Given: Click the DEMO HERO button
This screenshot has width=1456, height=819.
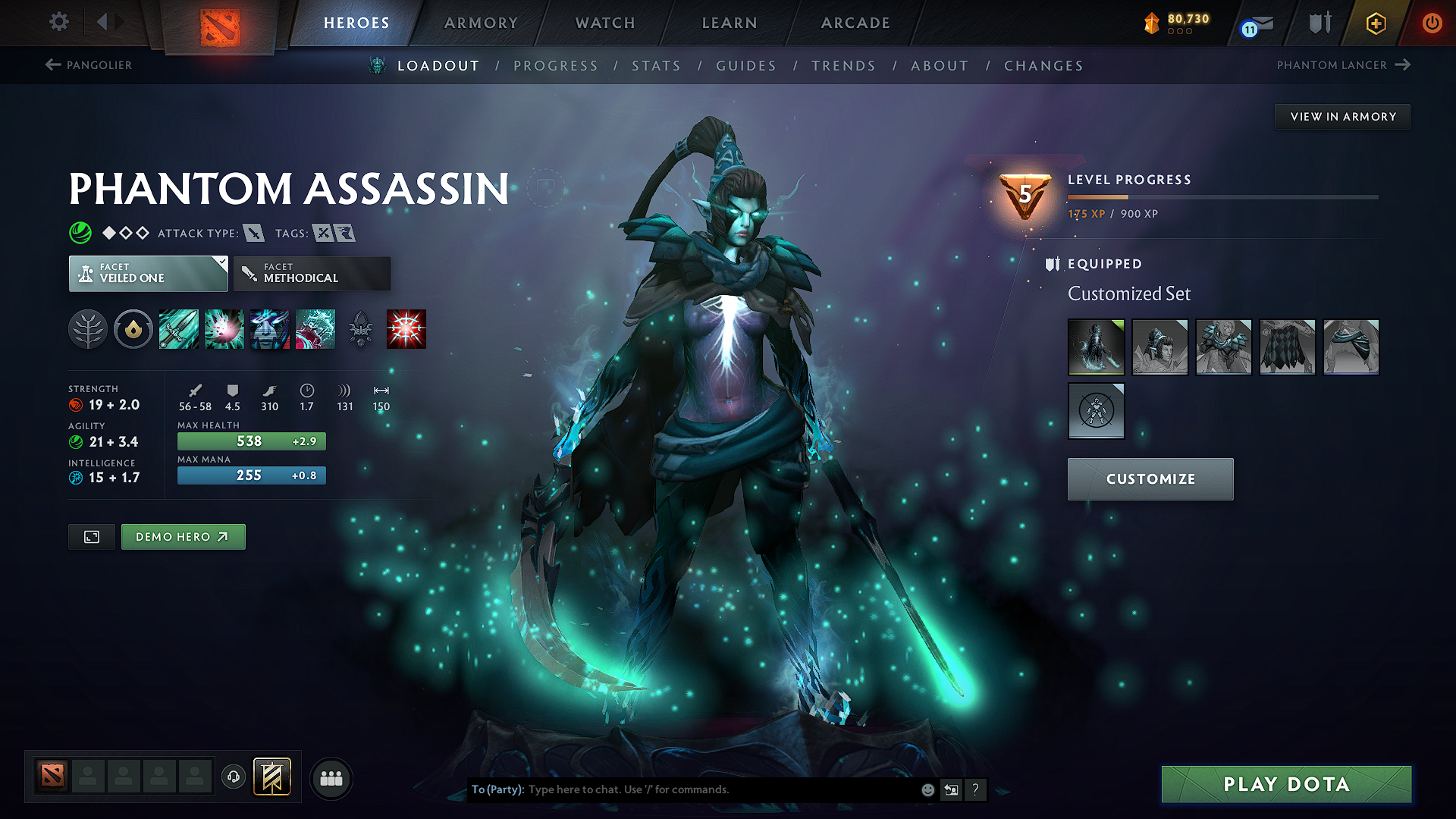Looking at the screenshot, I should (183, 536).
